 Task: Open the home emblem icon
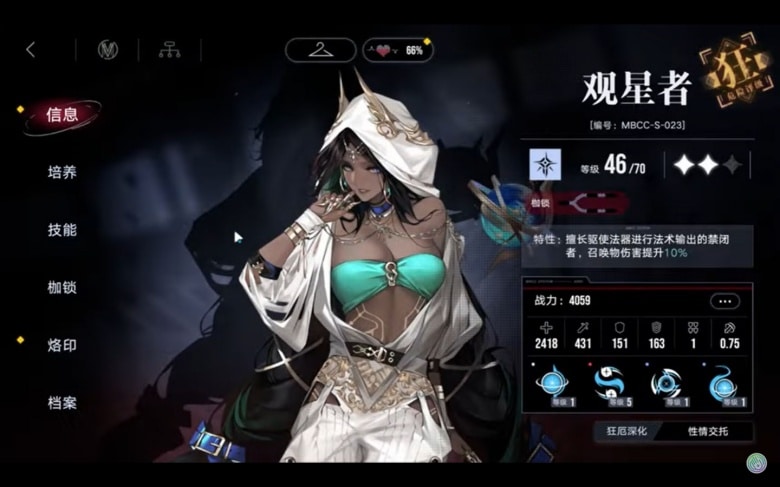[107, 50]
